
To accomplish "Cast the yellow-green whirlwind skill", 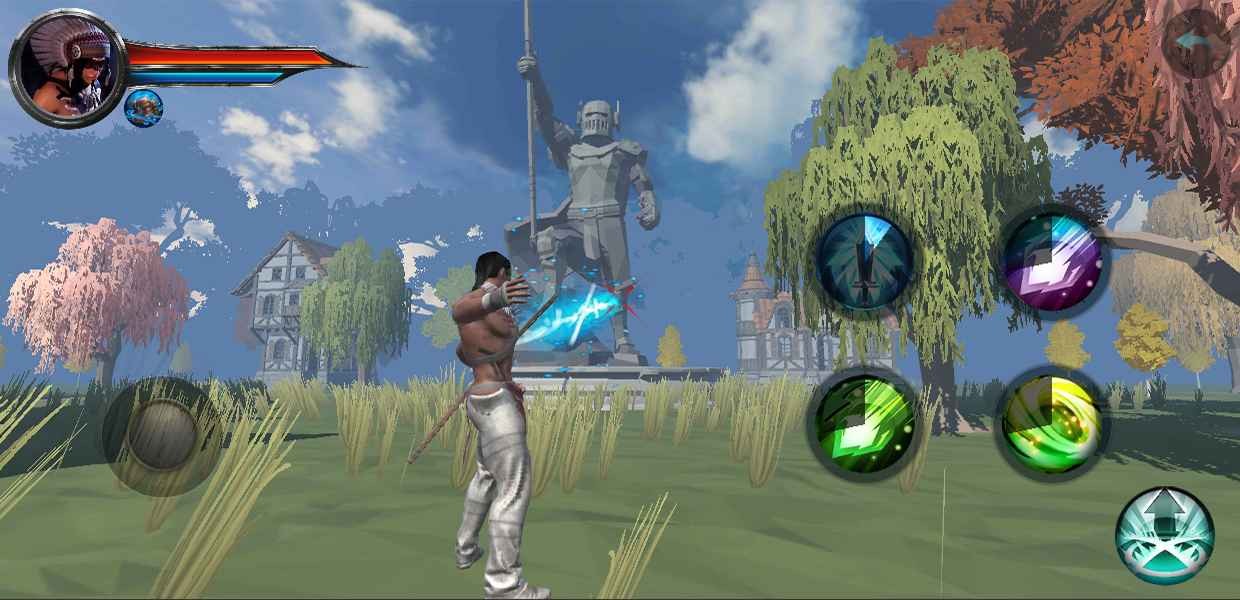I will tap(1051, 423).
